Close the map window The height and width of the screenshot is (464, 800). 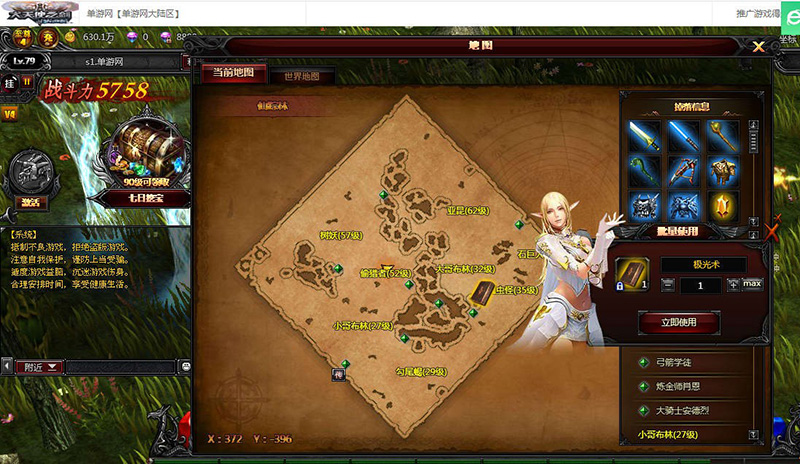coord(759,46)
